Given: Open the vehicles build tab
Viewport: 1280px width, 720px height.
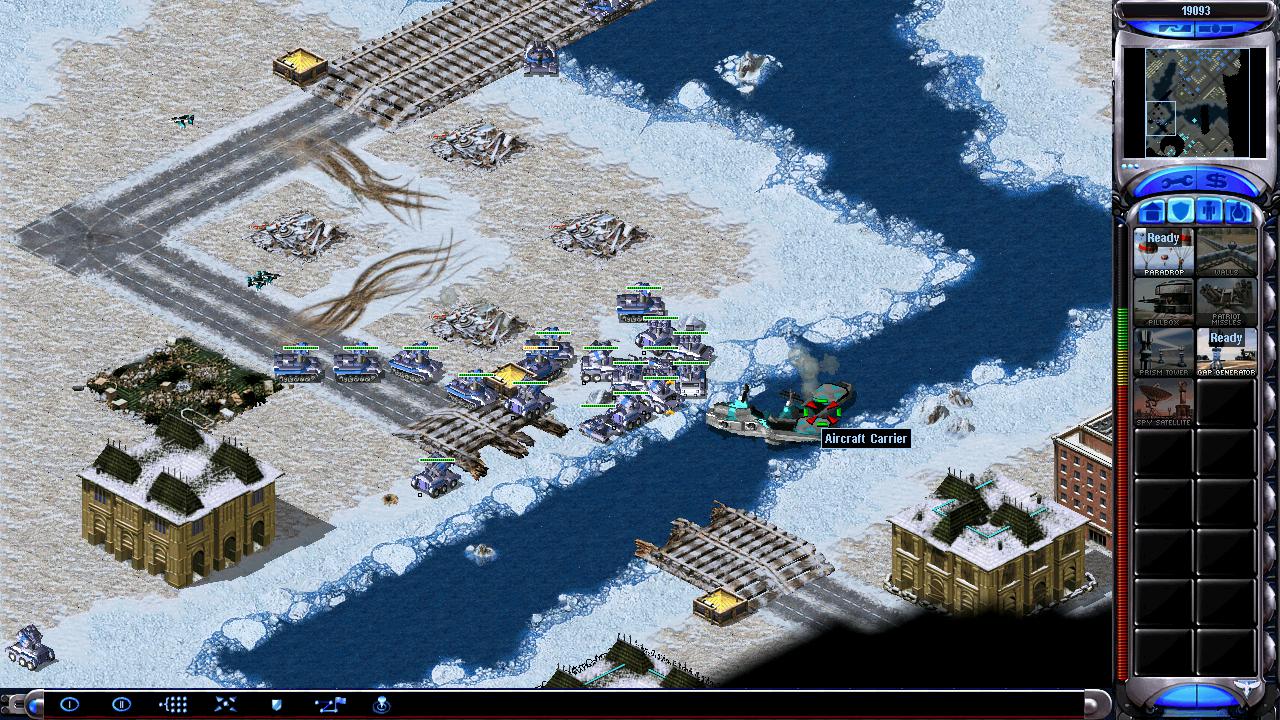Looking at the screenshot, I should [x=1239, y=212].
